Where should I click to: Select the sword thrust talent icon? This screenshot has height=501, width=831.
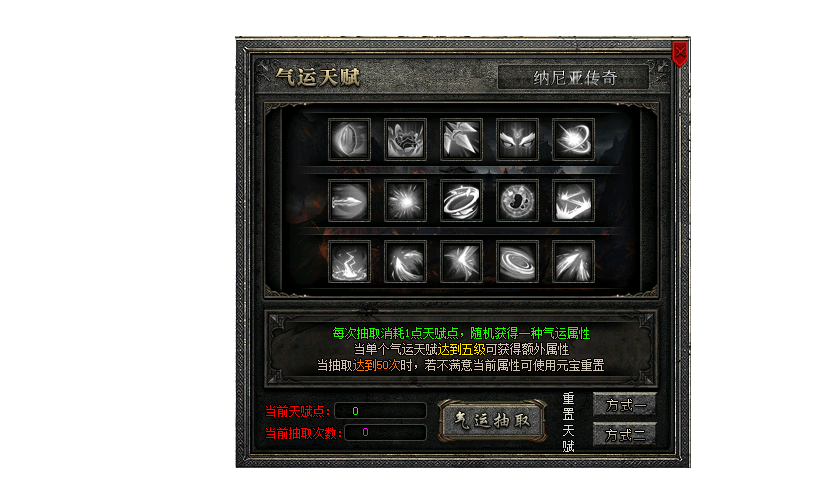pos(350,200)
